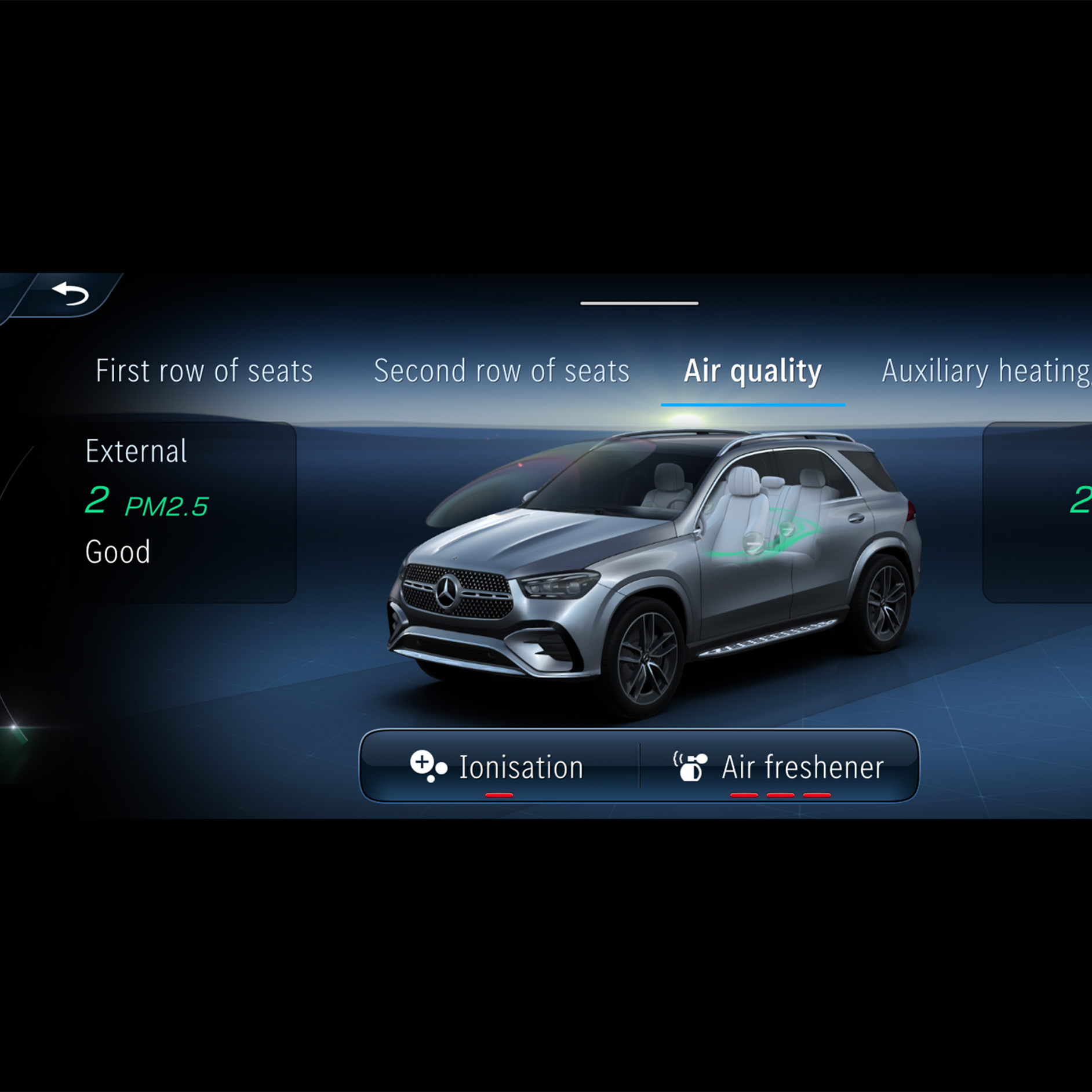1092x1092 pixels.
Task: Open the Air quality tab
Action: [x=752, y=371]
